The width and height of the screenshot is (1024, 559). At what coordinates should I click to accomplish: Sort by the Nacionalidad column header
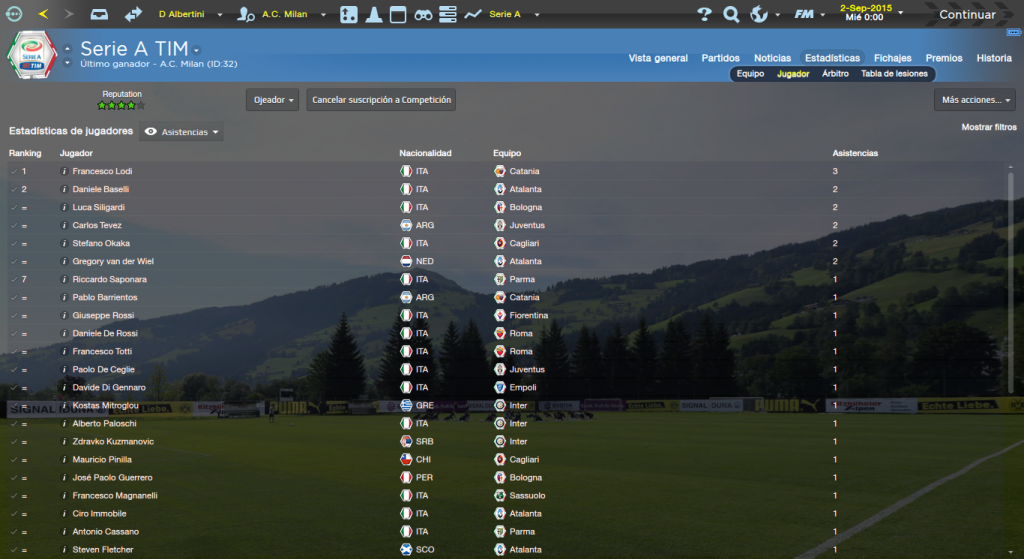click(x=425, y=153)
